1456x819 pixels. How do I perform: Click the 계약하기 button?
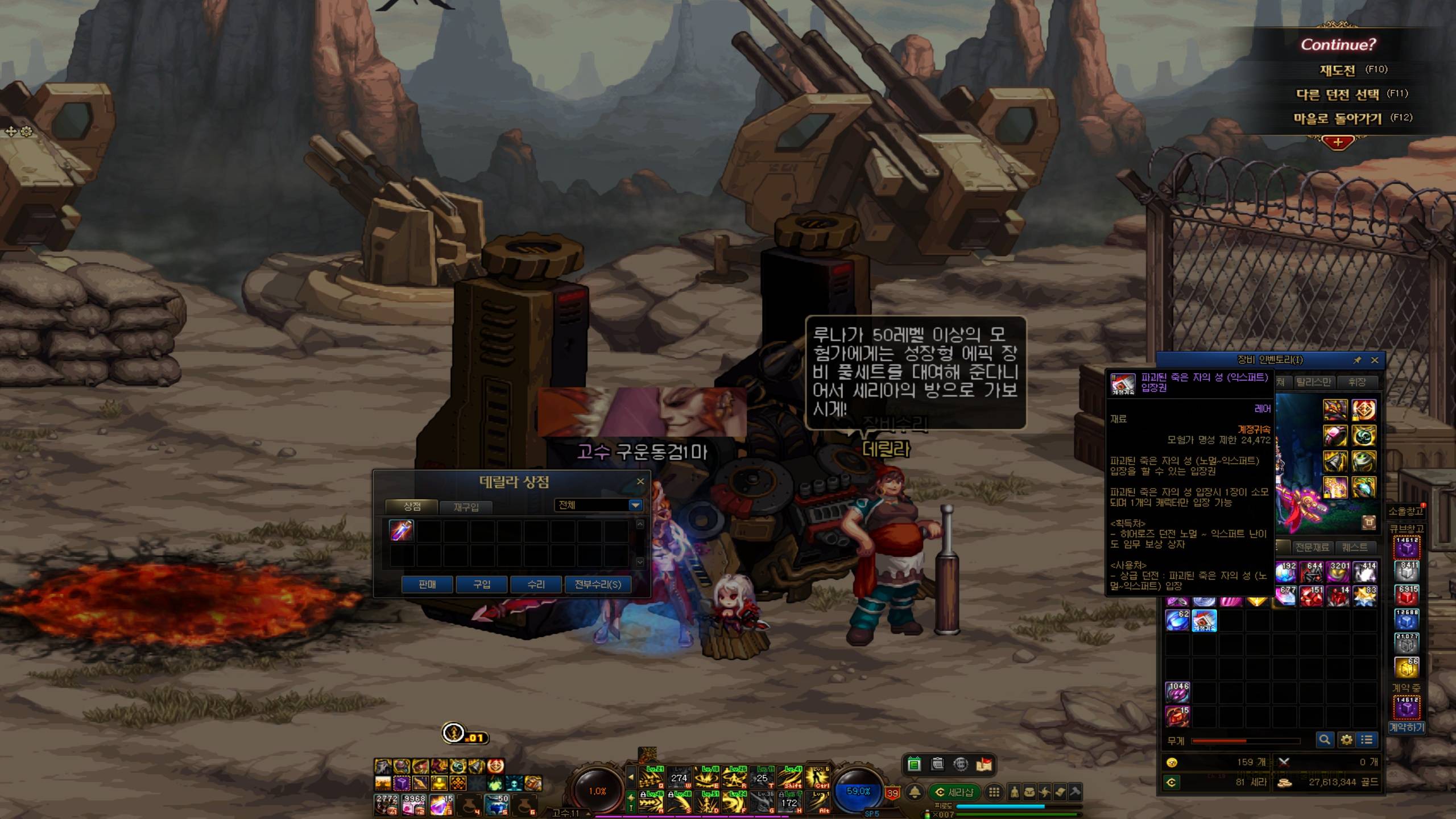point(1407,727)
